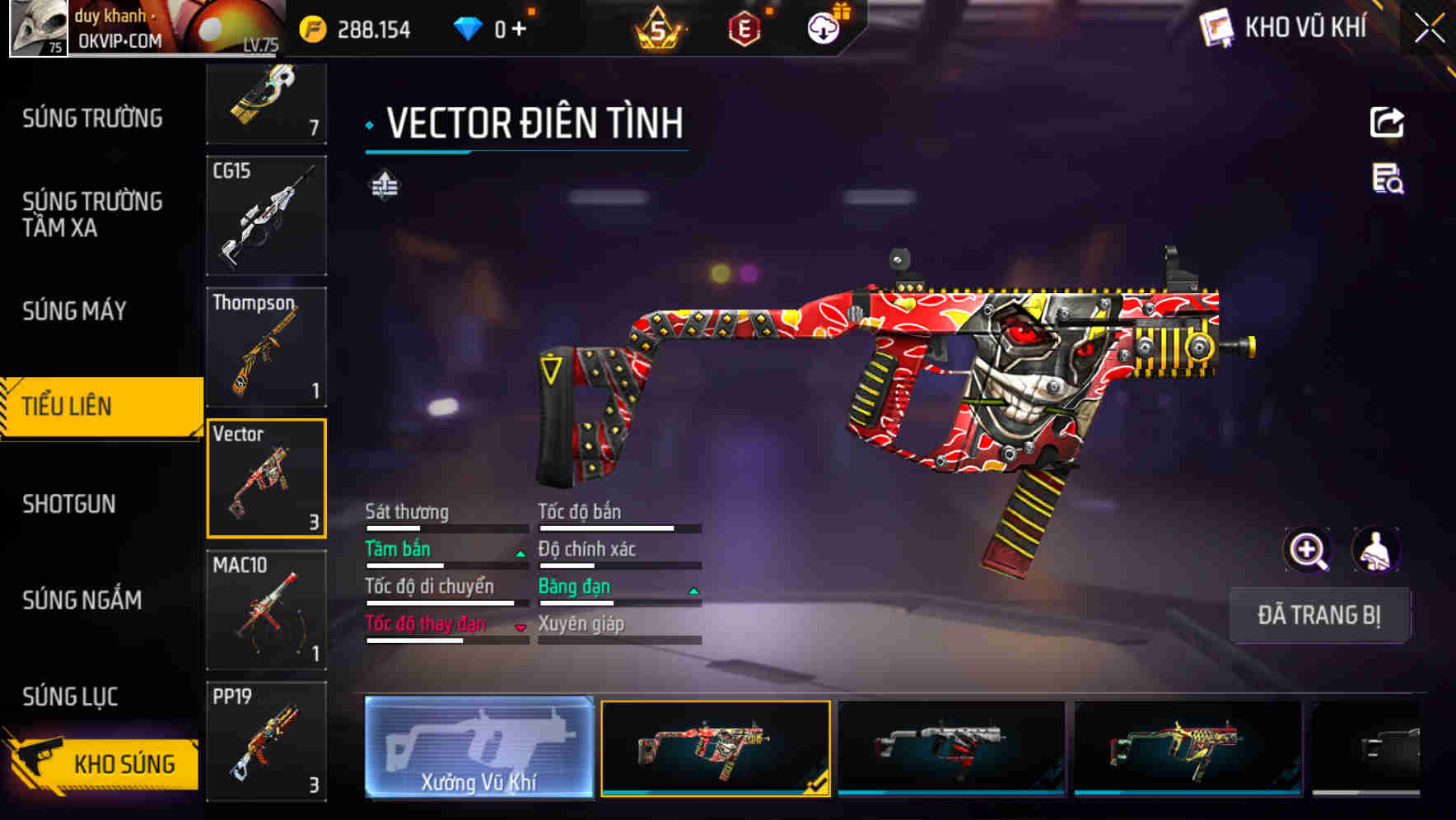Zoom in on the weapon preview
Screen dimensions: 1456x820
click(x=1308, y=550)
